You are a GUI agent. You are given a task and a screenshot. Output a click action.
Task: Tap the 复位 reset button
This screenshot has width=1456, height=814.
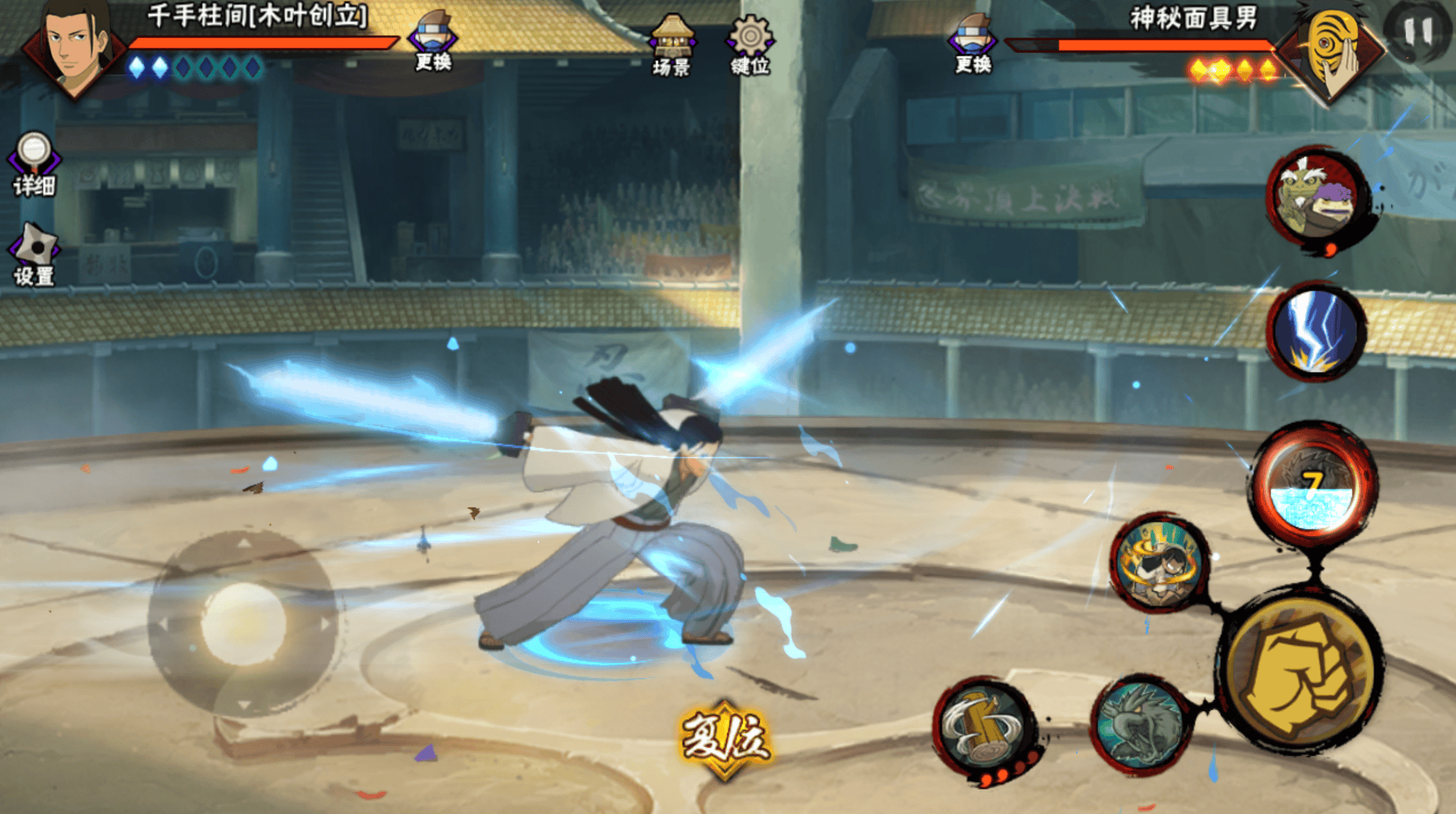[x=725, y=738]
